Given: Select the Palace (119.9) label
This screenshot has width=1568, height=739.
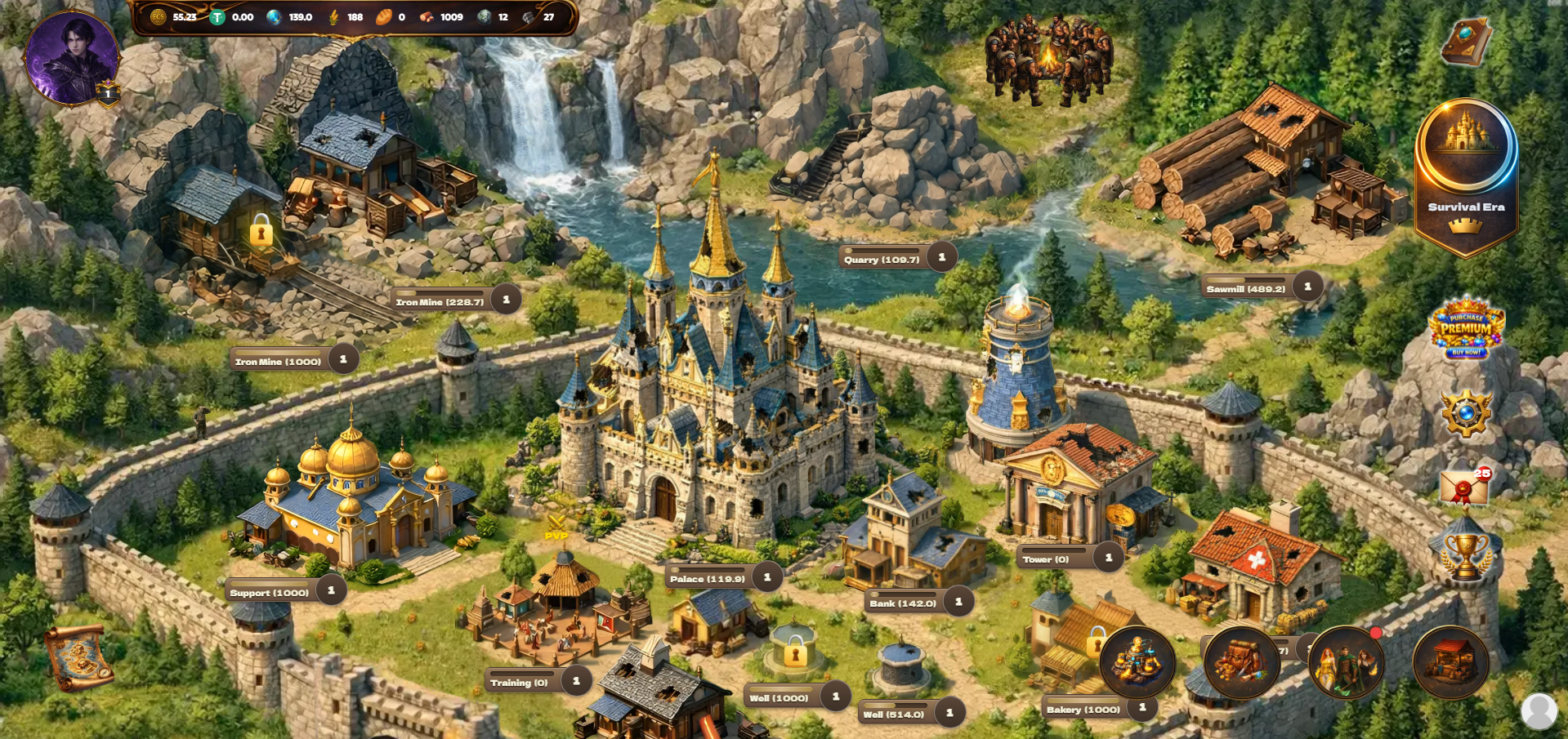Looking at the screenshot, I should pos(708,578).
